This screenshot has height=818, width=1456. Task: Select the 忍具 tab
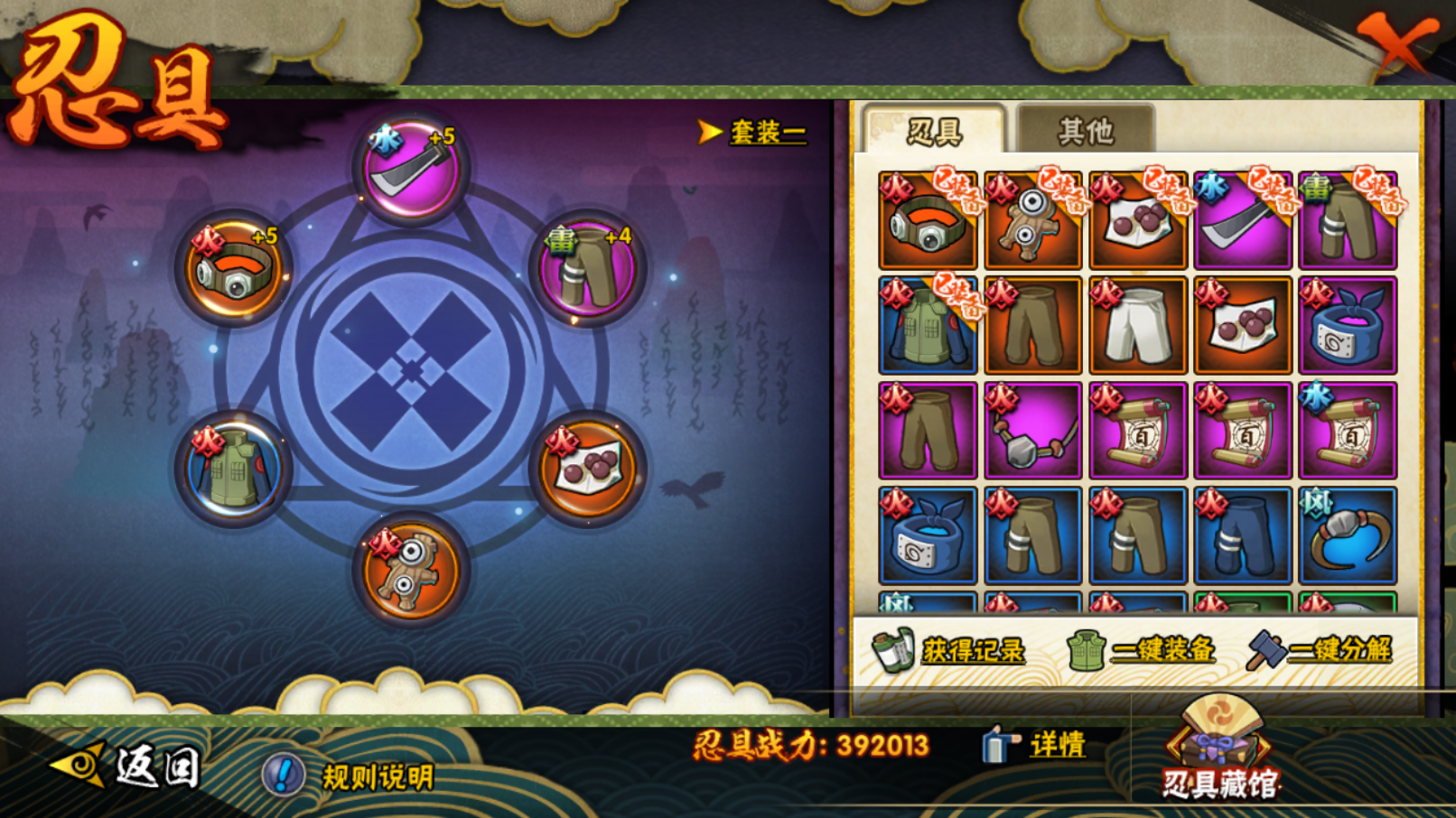tap(934, 131)
